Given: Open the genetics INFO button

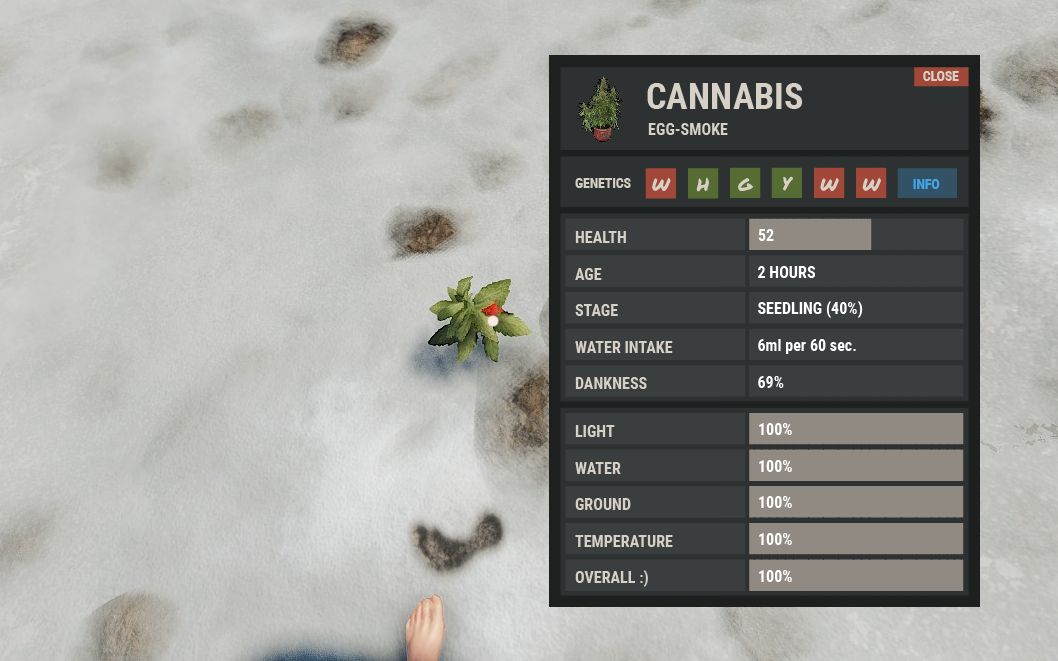Looking at the screenshot, I should pyautogui.click(x=926, y=184).
